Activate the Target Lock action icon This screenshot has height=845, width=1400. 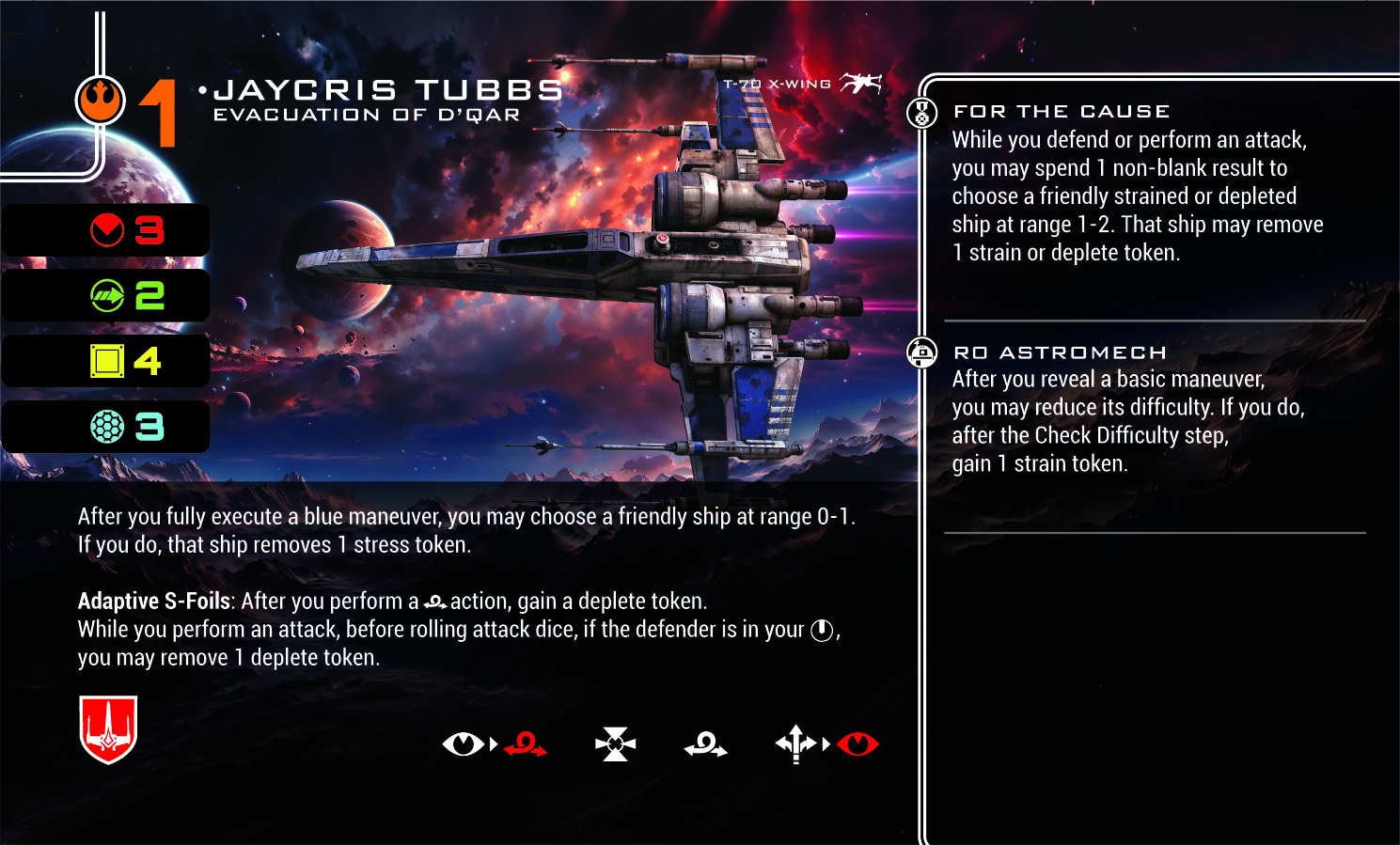pos(615,744)
